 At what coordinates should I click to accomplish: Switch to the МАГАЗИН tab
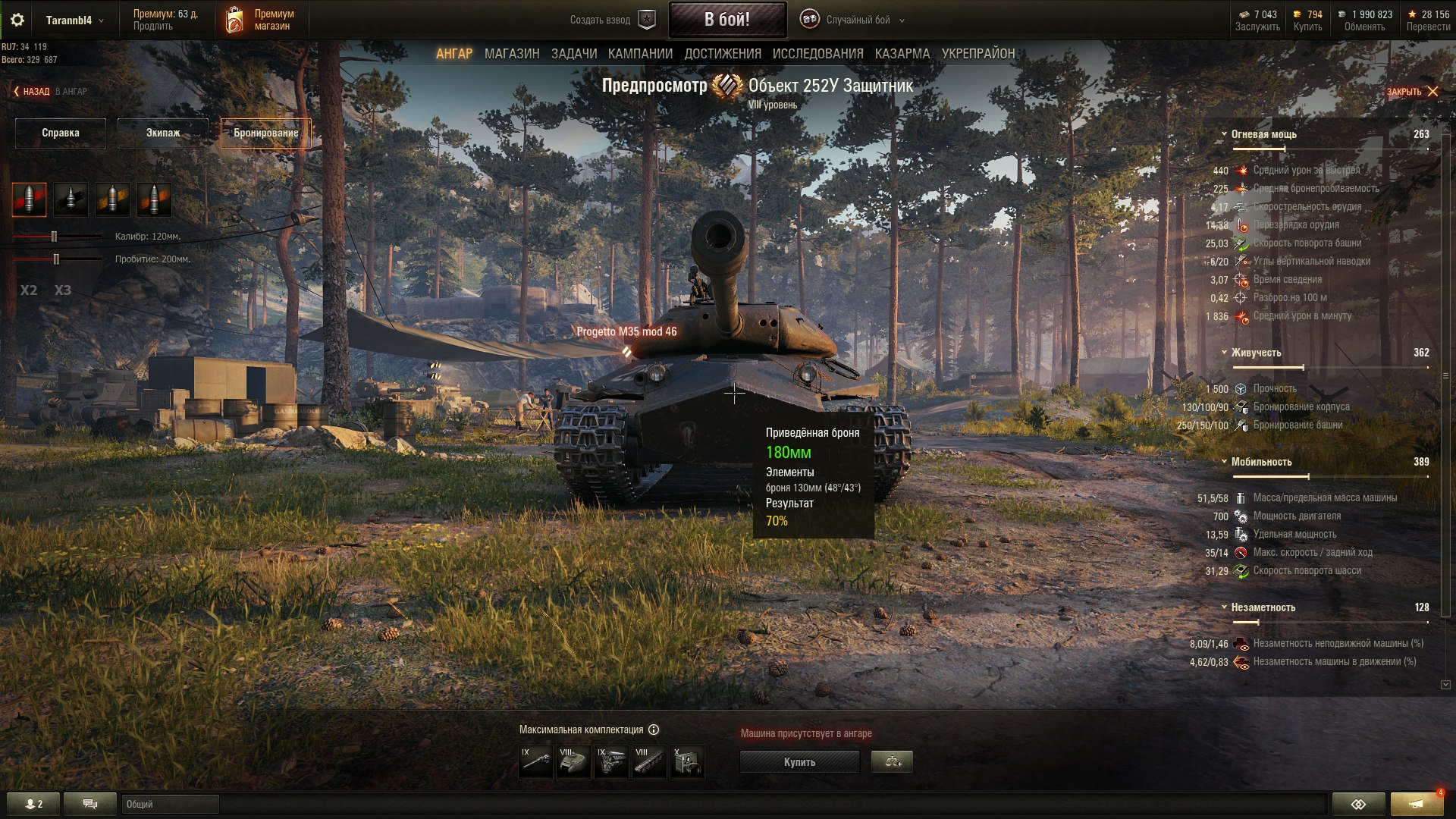pyautogui.click(x=512, y=54)
